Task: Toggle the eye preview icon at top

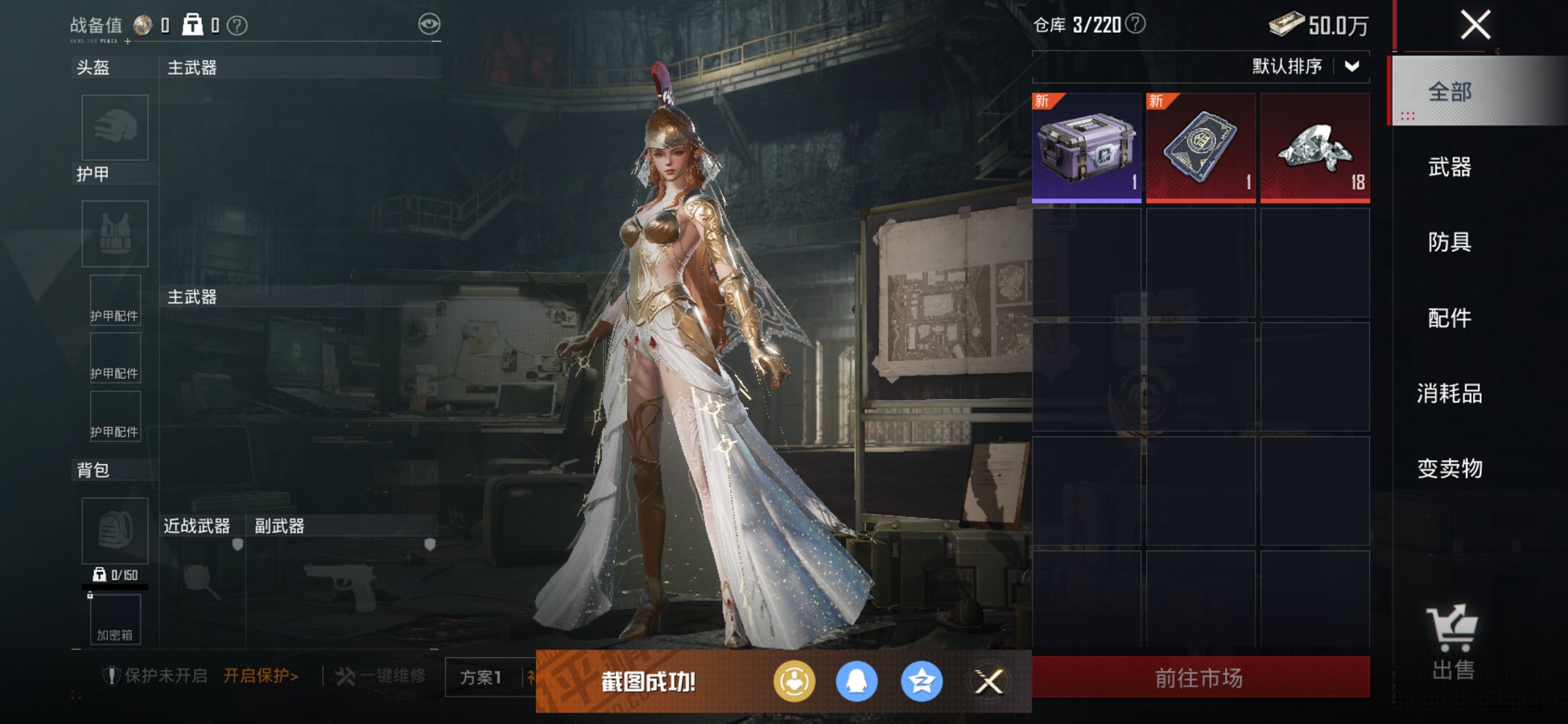Action: click(431, 23)
